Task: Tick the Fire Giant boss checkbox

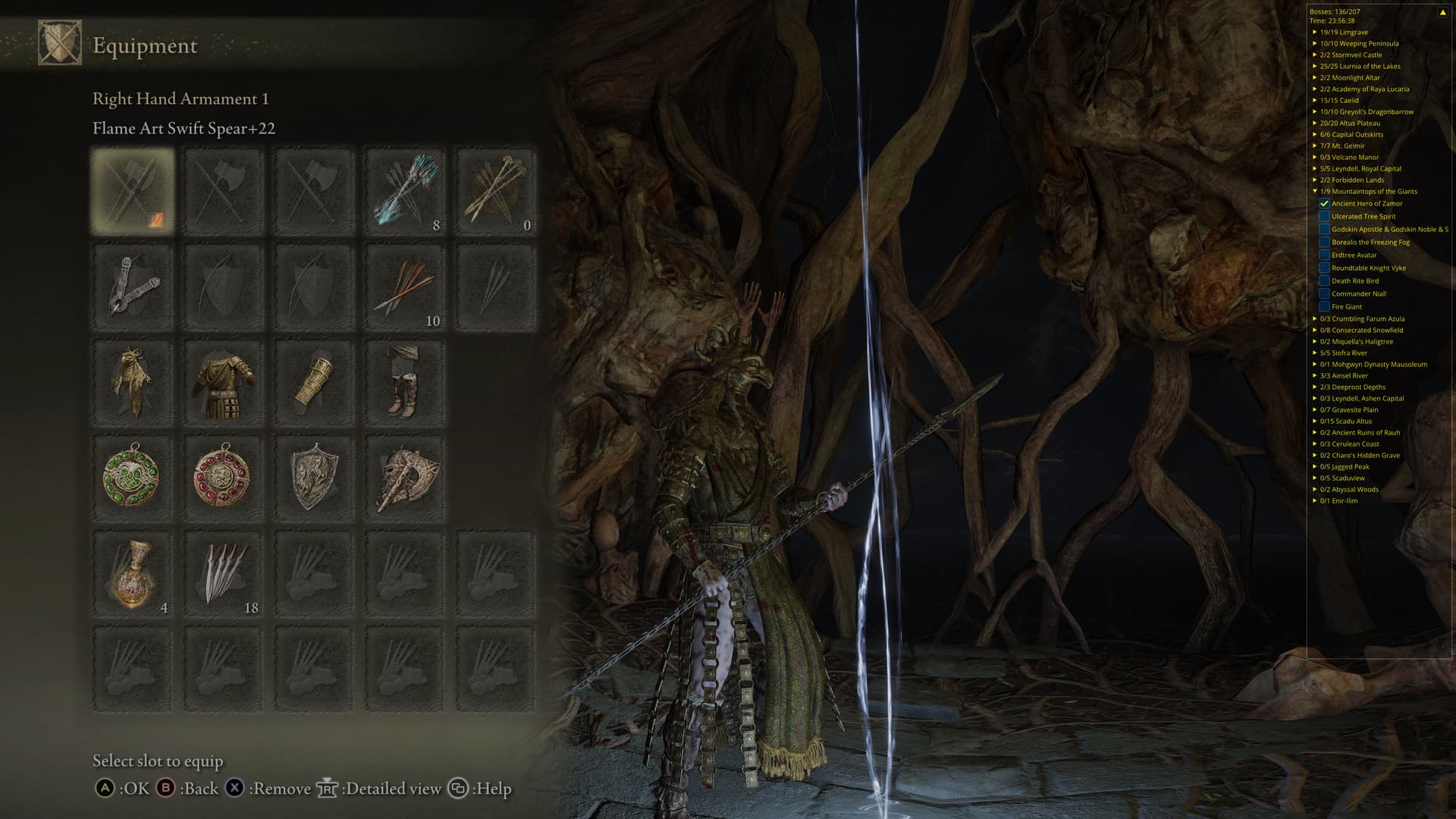Action: point(1324,307)
